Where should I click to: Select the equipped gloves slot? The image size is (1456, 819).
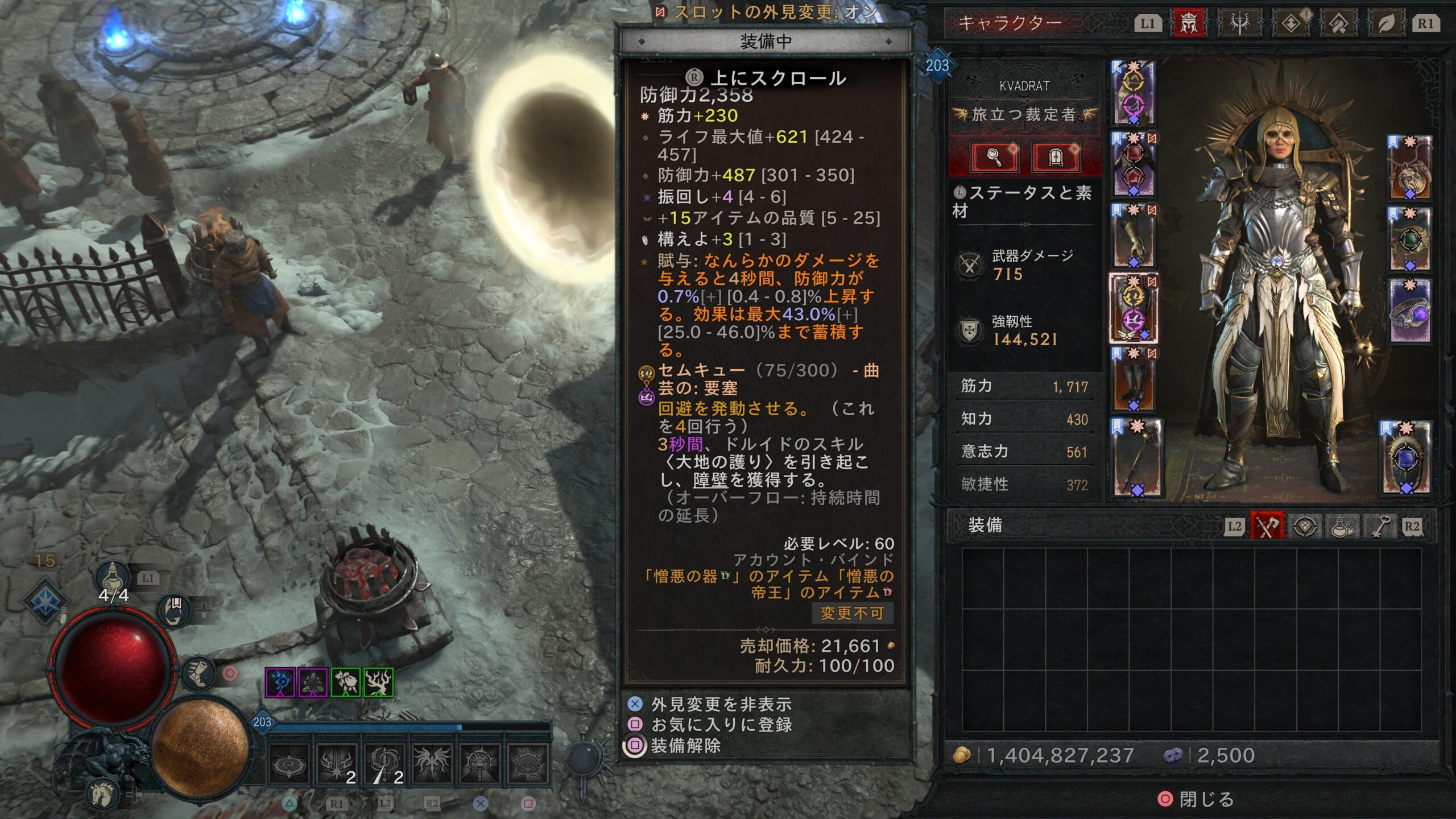tap(1134, 235)
